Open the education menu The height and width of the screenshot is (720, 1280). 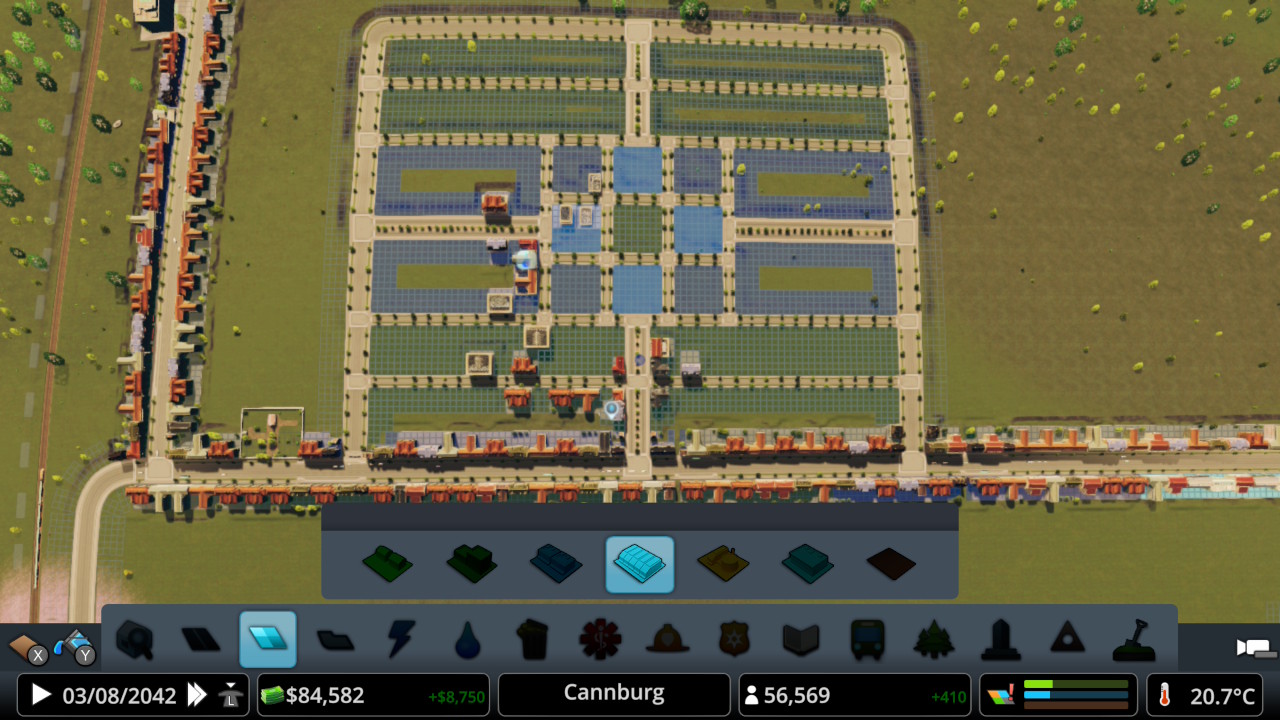click(800, 641)
